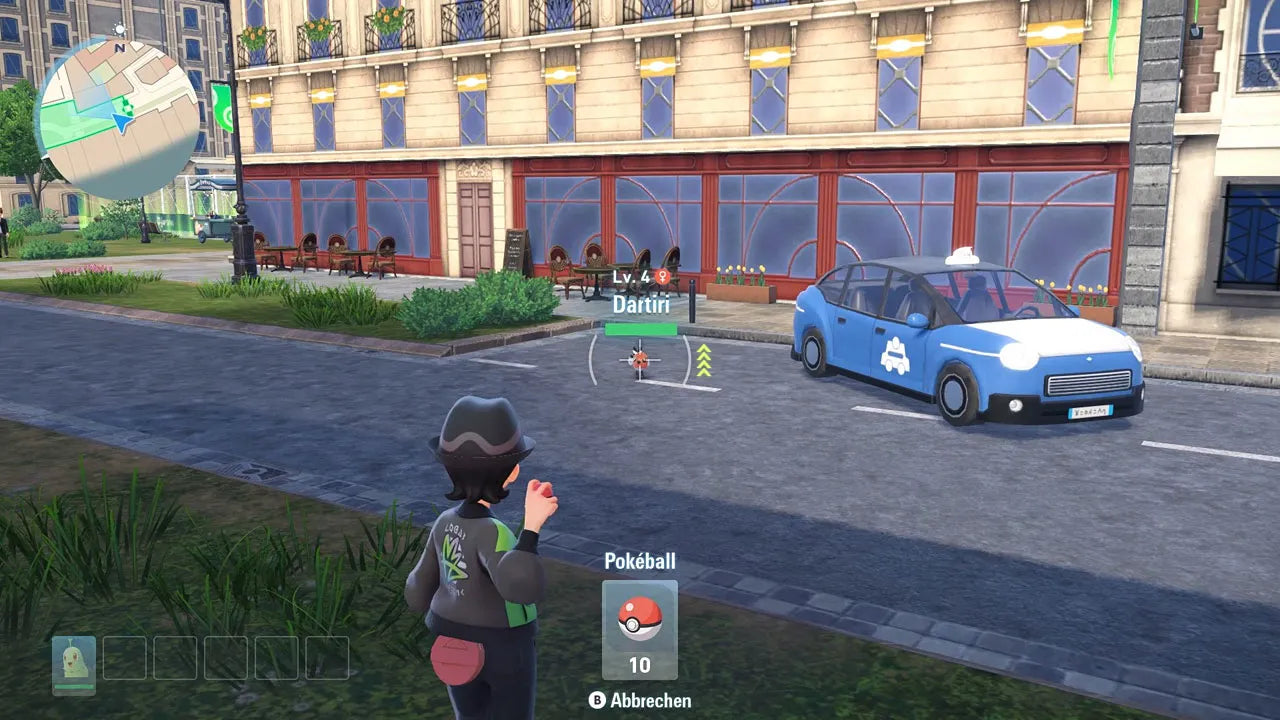
Task: Click the green Pokémon Center marker on the minimap
Action: 124,108
